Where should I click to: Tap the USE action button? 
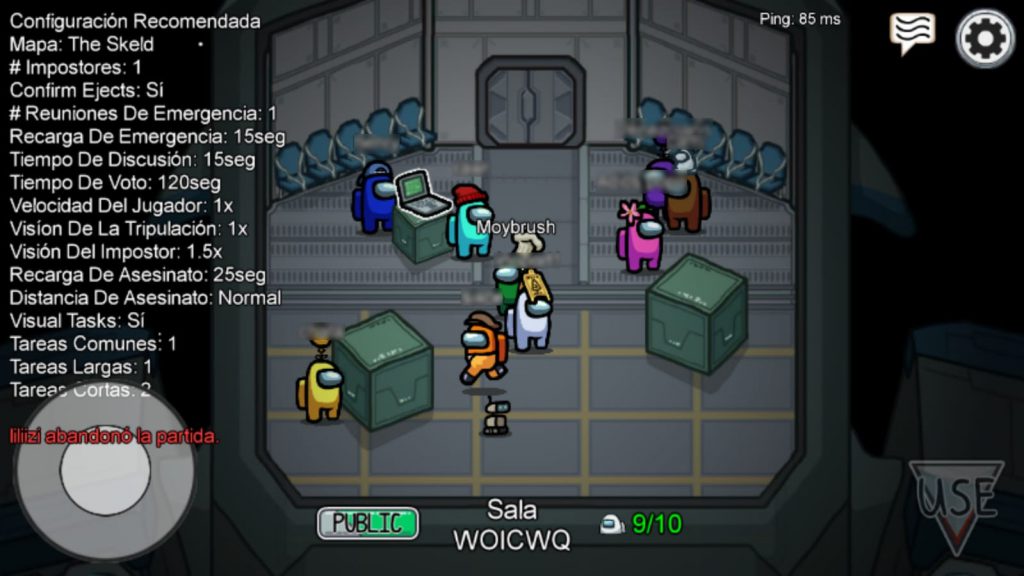[956, 502]
